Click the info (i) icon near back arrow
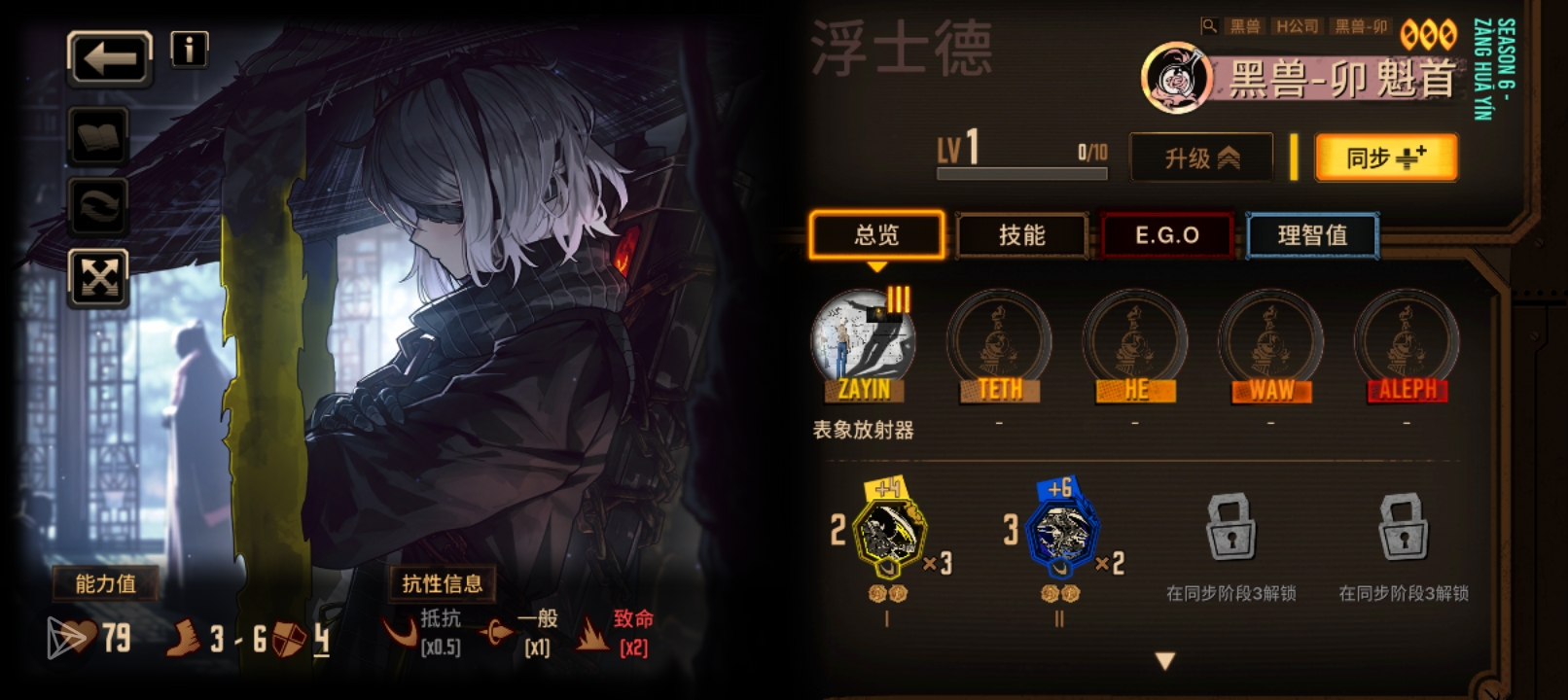 [x=191, y=50]
